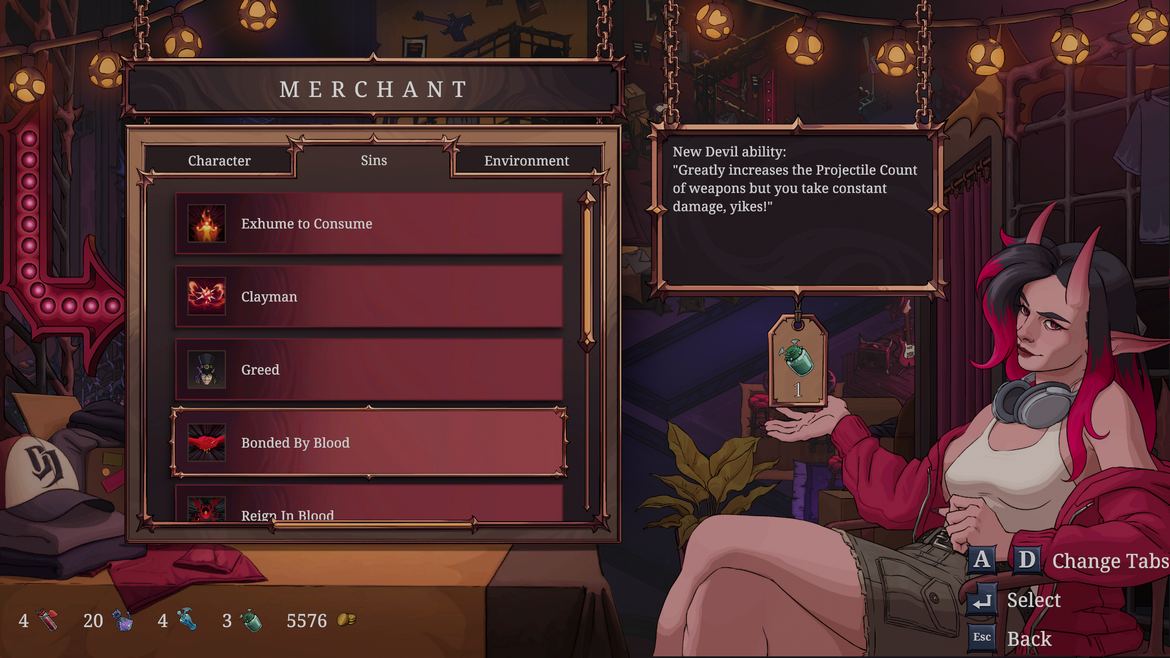Switch to the Environment tab
This screenshot has height=658, width=1170.
pos(526,161)
